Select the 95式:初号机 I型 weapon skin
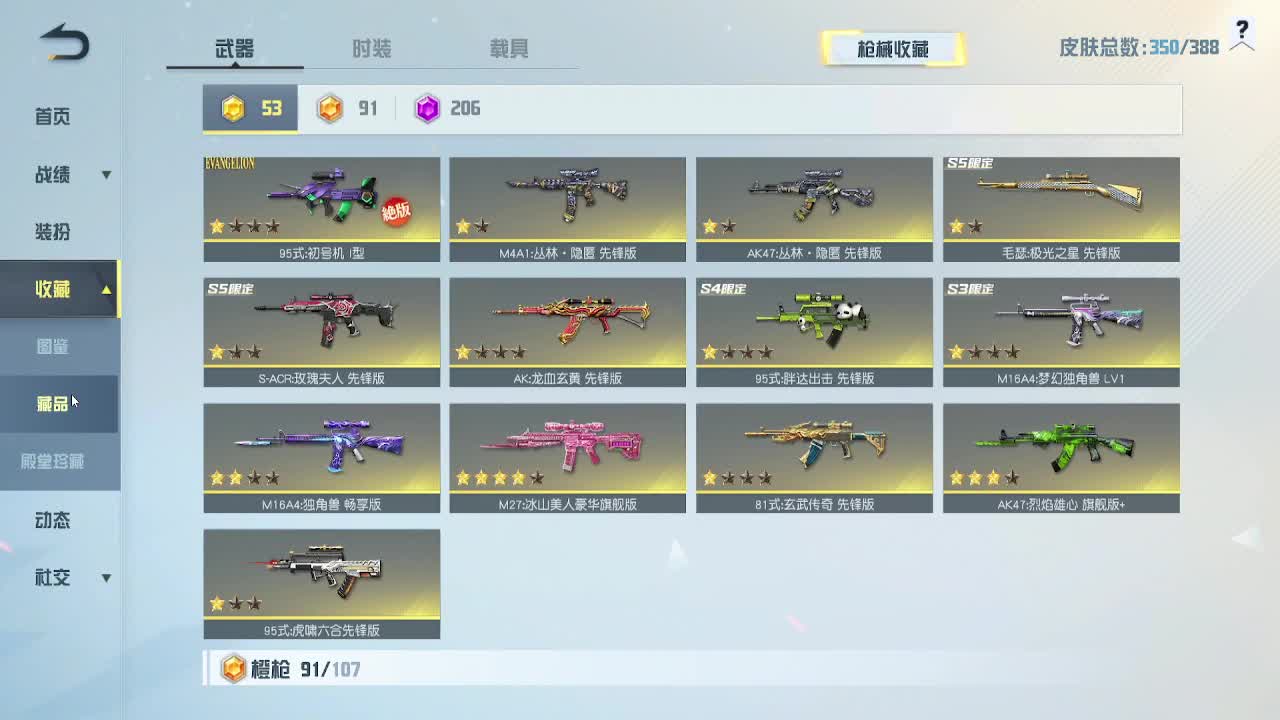Screen dimensions: 1280x720 pos(321,205)
